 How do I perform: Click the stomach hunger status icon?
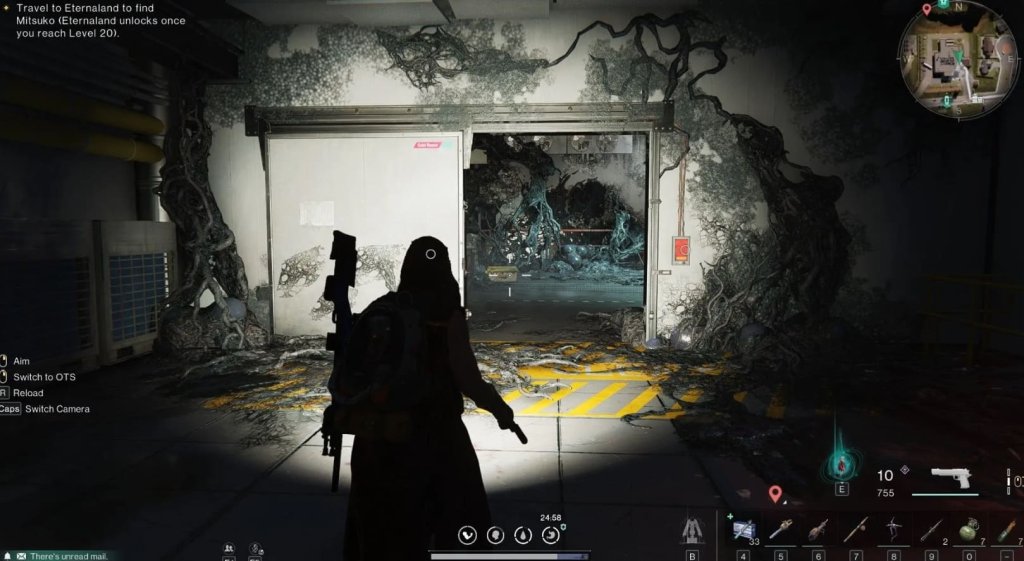click(x=468, y=535)
